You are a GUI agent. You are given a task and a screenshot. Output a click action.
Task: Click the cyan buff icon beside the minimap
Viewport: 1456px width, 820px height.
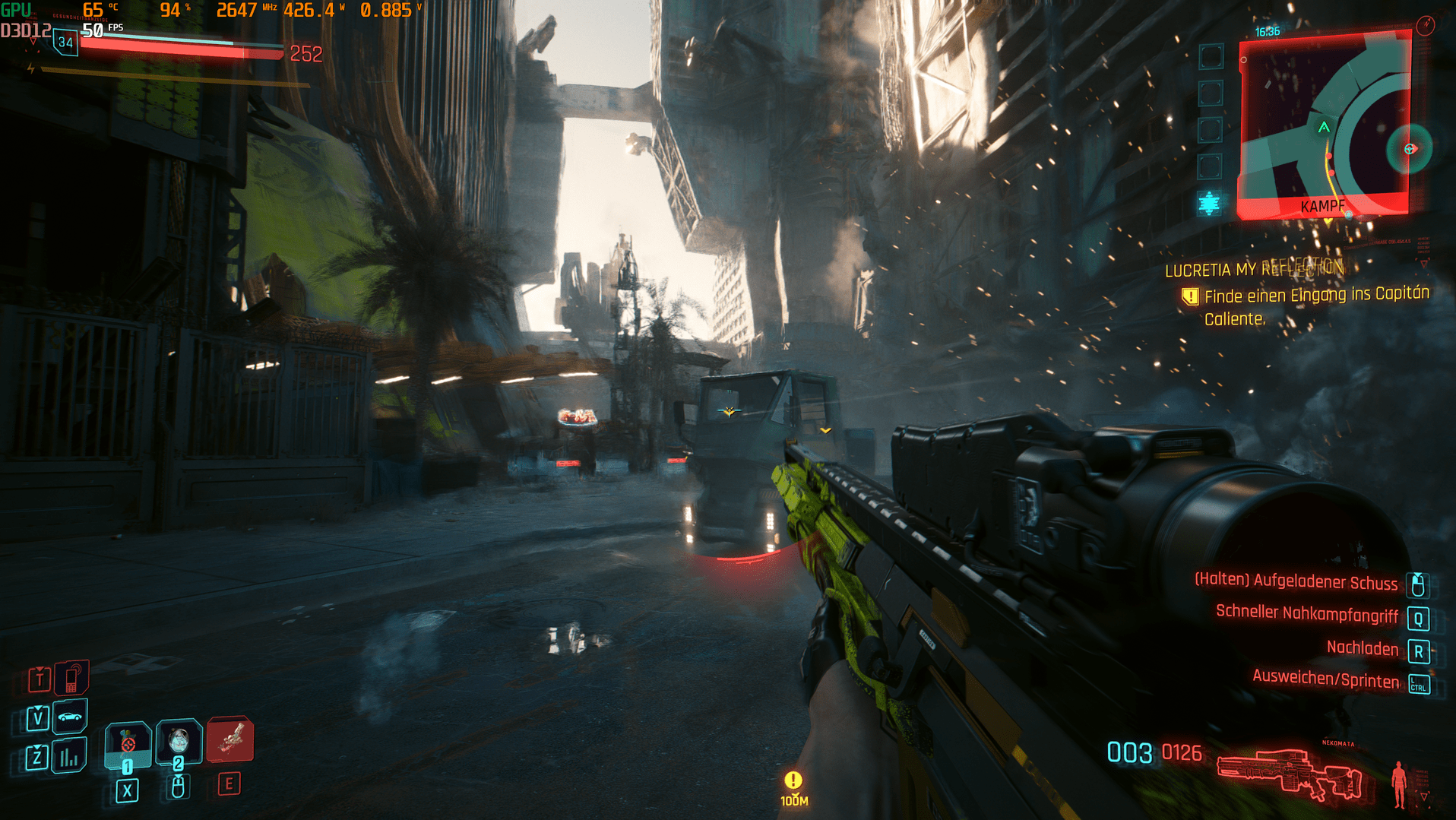[1208, 203]
